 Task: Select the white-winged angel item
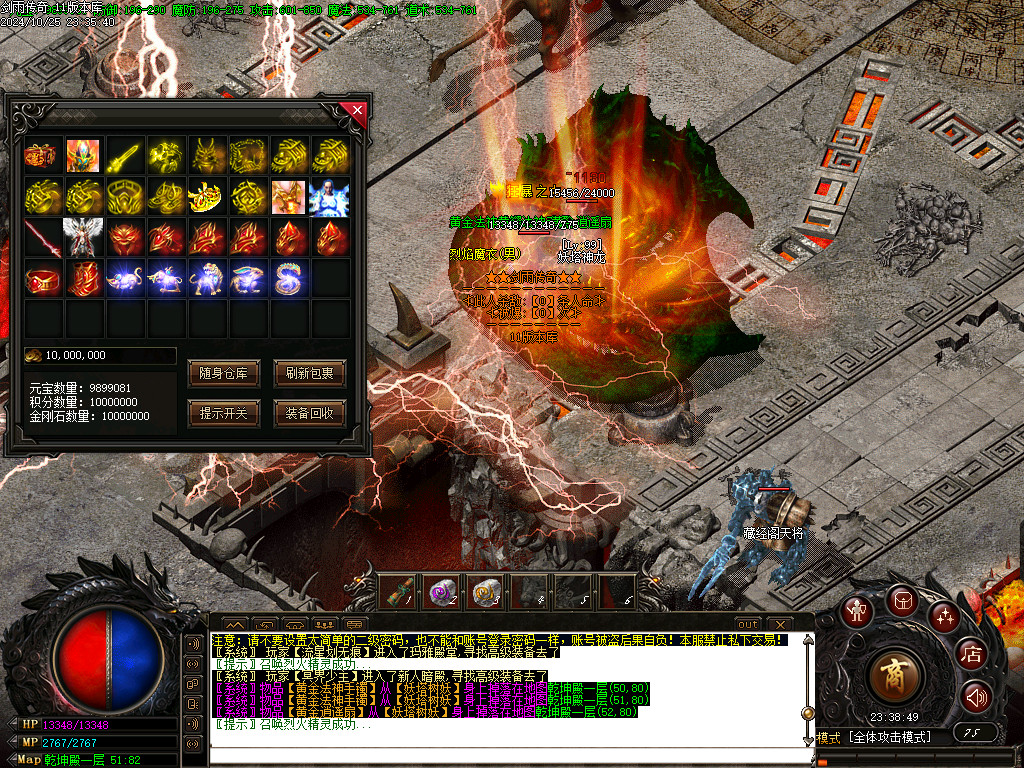[x=83, y=238]
